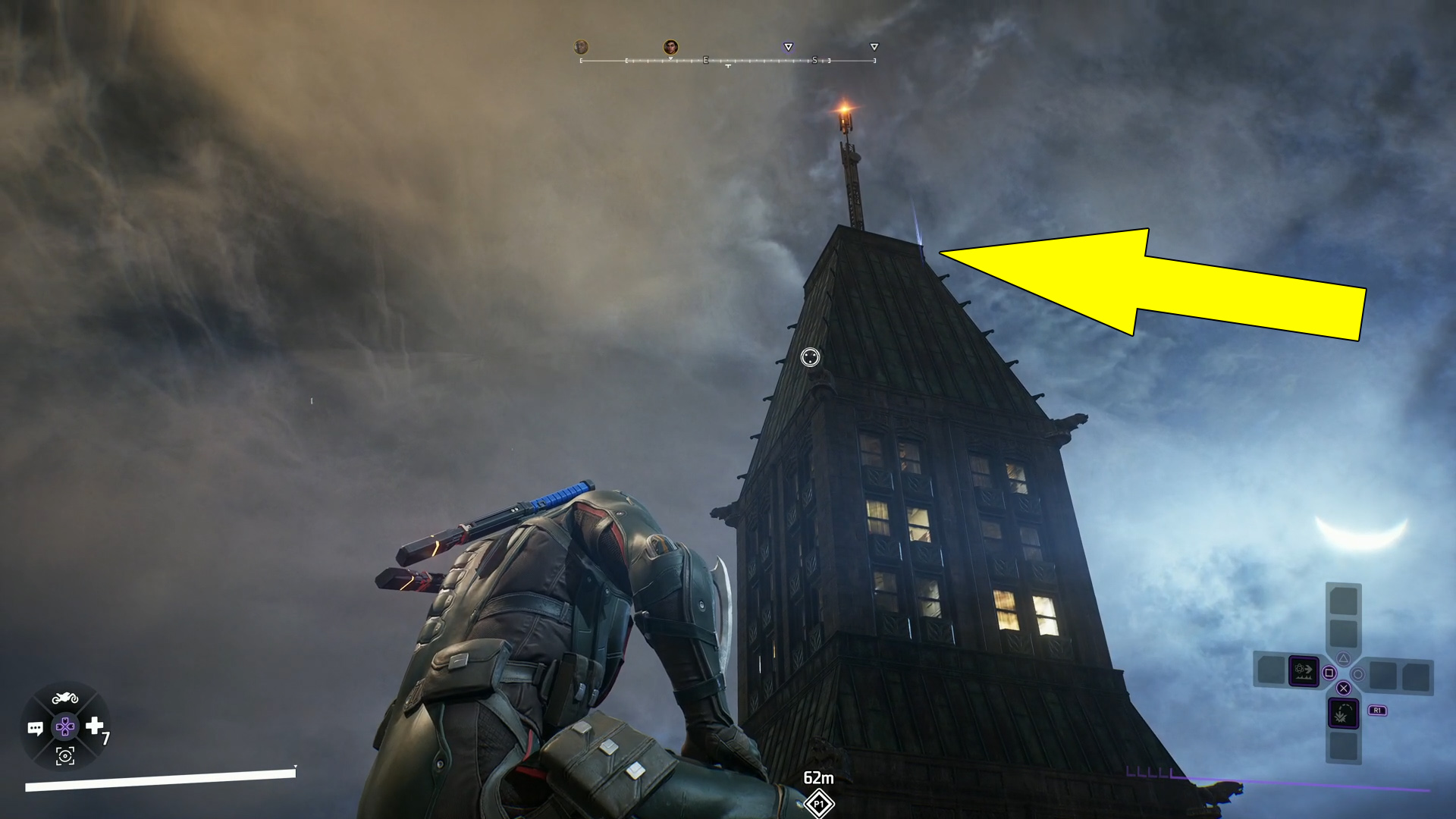This screenshot has height=819, width=1456.
Task: Select the ground-slam ability icon near Cross button
Action: [x=1344, y=713]
